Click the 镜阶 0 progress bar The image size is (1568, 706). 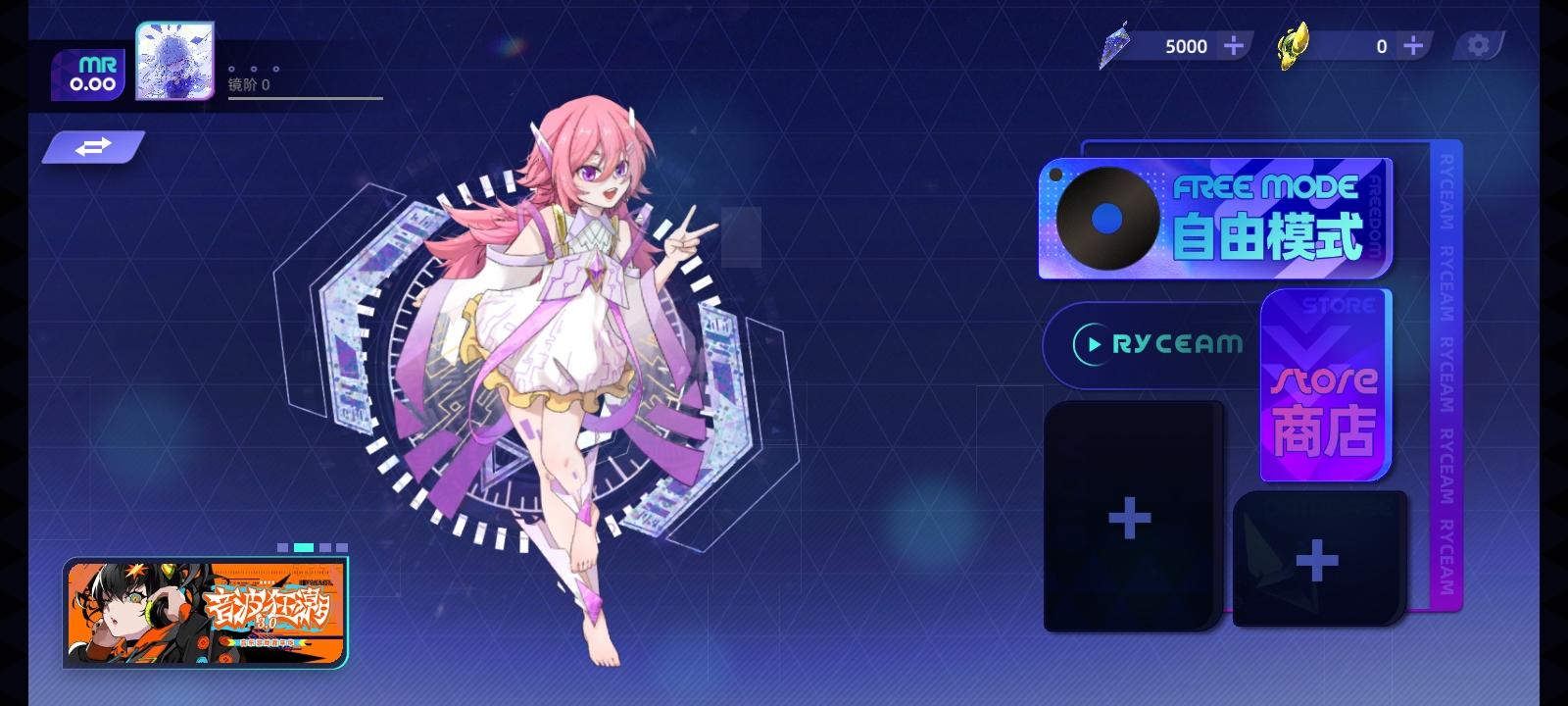click(x=304, y=98)
